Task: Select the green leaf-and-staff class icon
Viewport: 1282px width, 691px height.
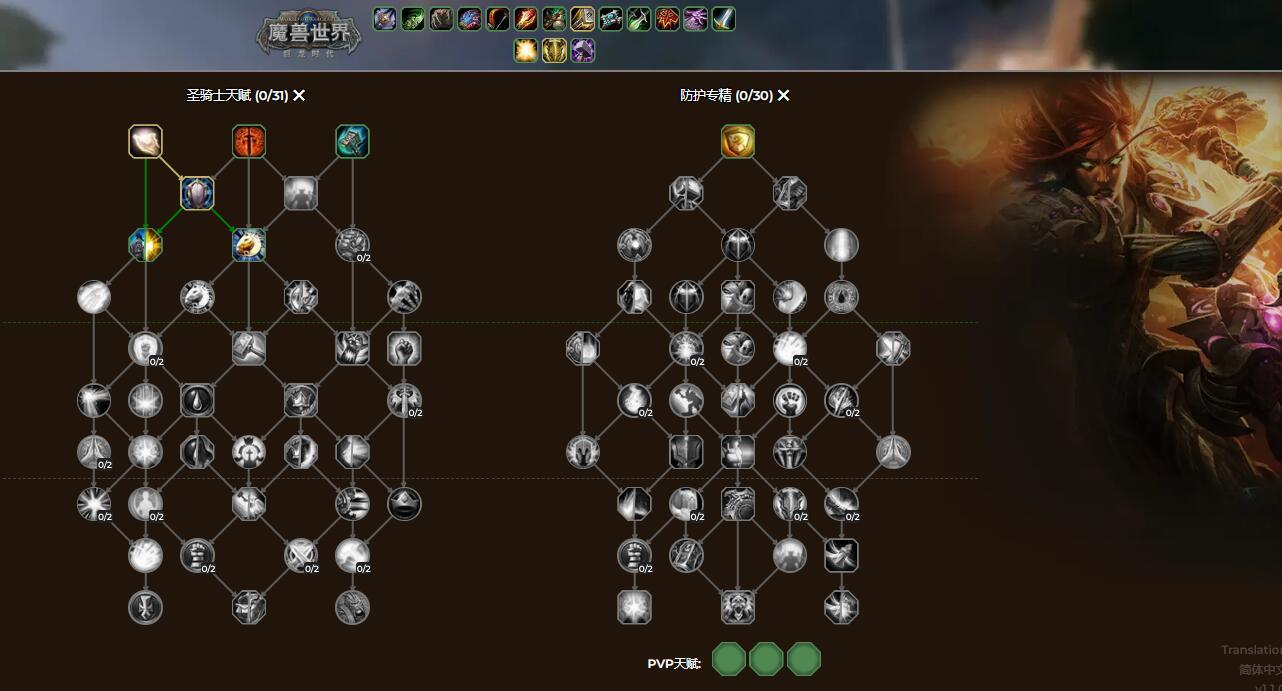Action: pyautogui.click(x=555, y=19)
